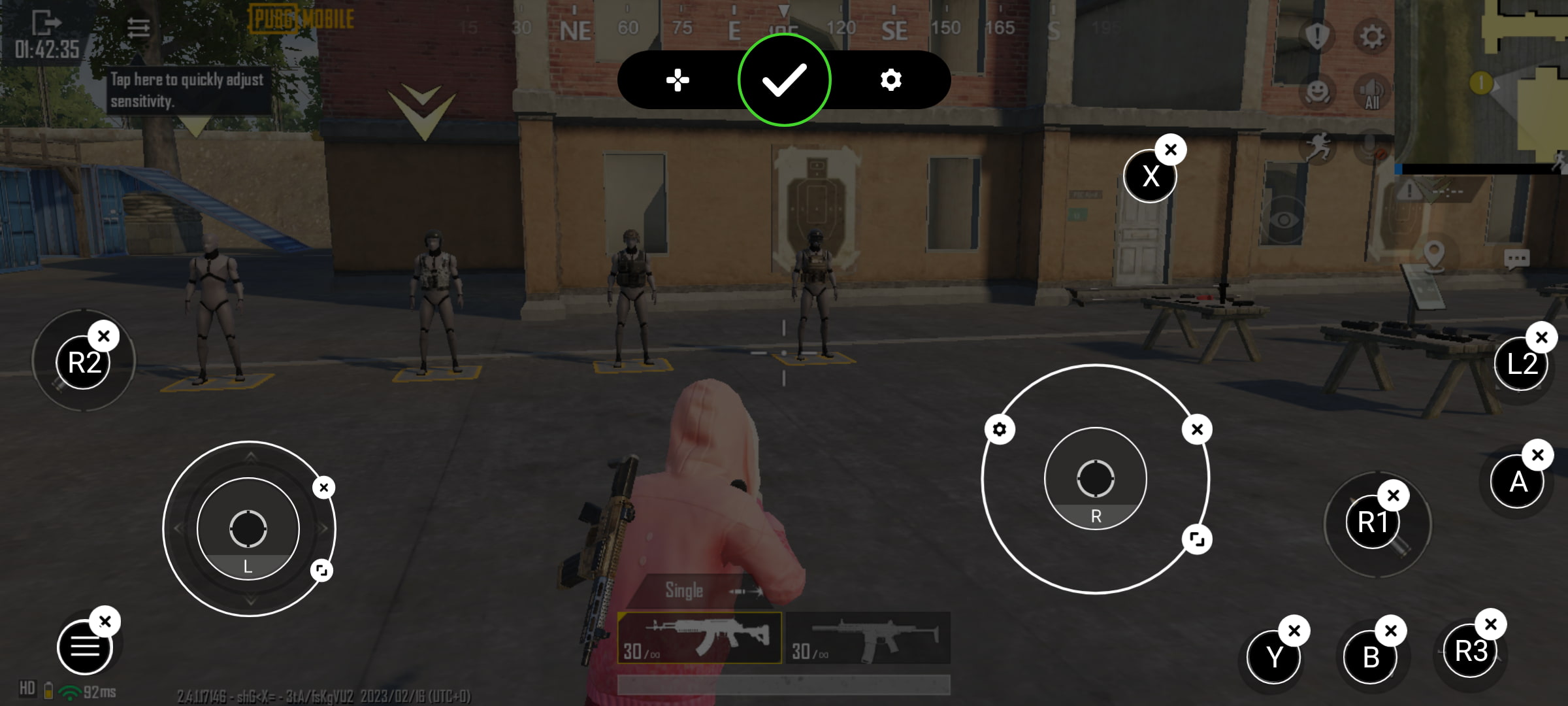Choose the Y button mapping

coord(1273,656)
